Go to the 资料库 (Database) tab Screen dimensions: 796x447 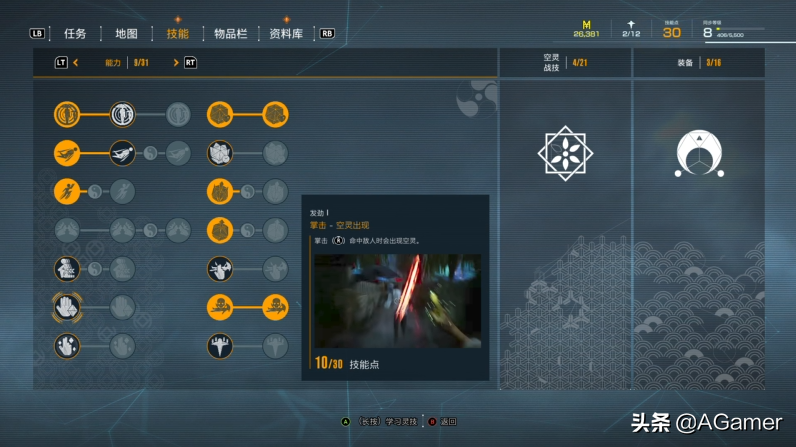click(x=286, y=33)
